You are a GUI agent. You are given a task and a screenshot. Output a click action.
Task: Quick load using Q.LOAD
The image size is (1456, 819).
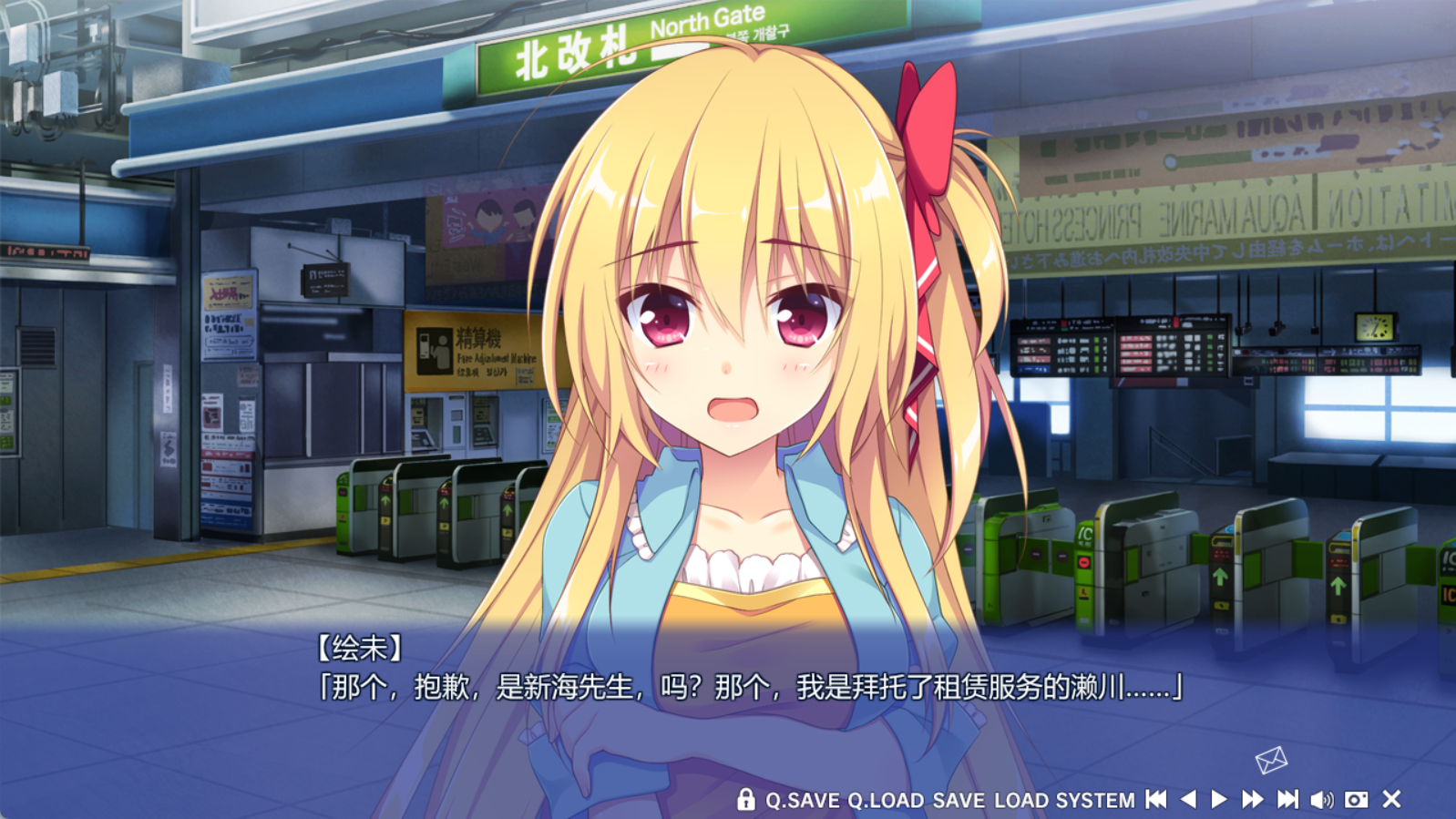pyautogui.click(x=886, y=801)
